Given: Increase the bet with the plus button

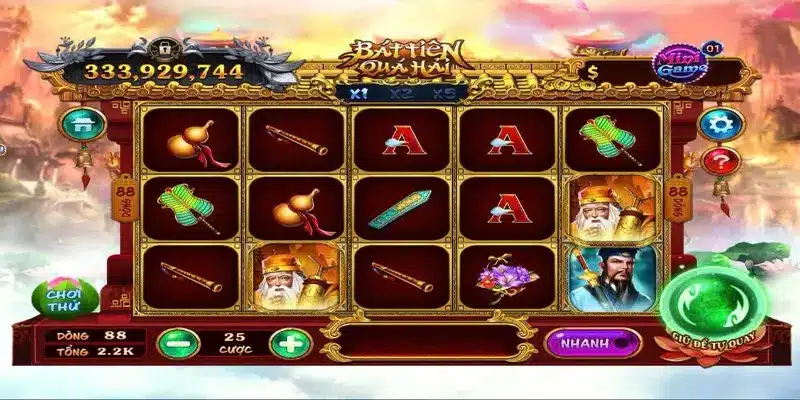Looking at the screenshot, I should (289, 343).
